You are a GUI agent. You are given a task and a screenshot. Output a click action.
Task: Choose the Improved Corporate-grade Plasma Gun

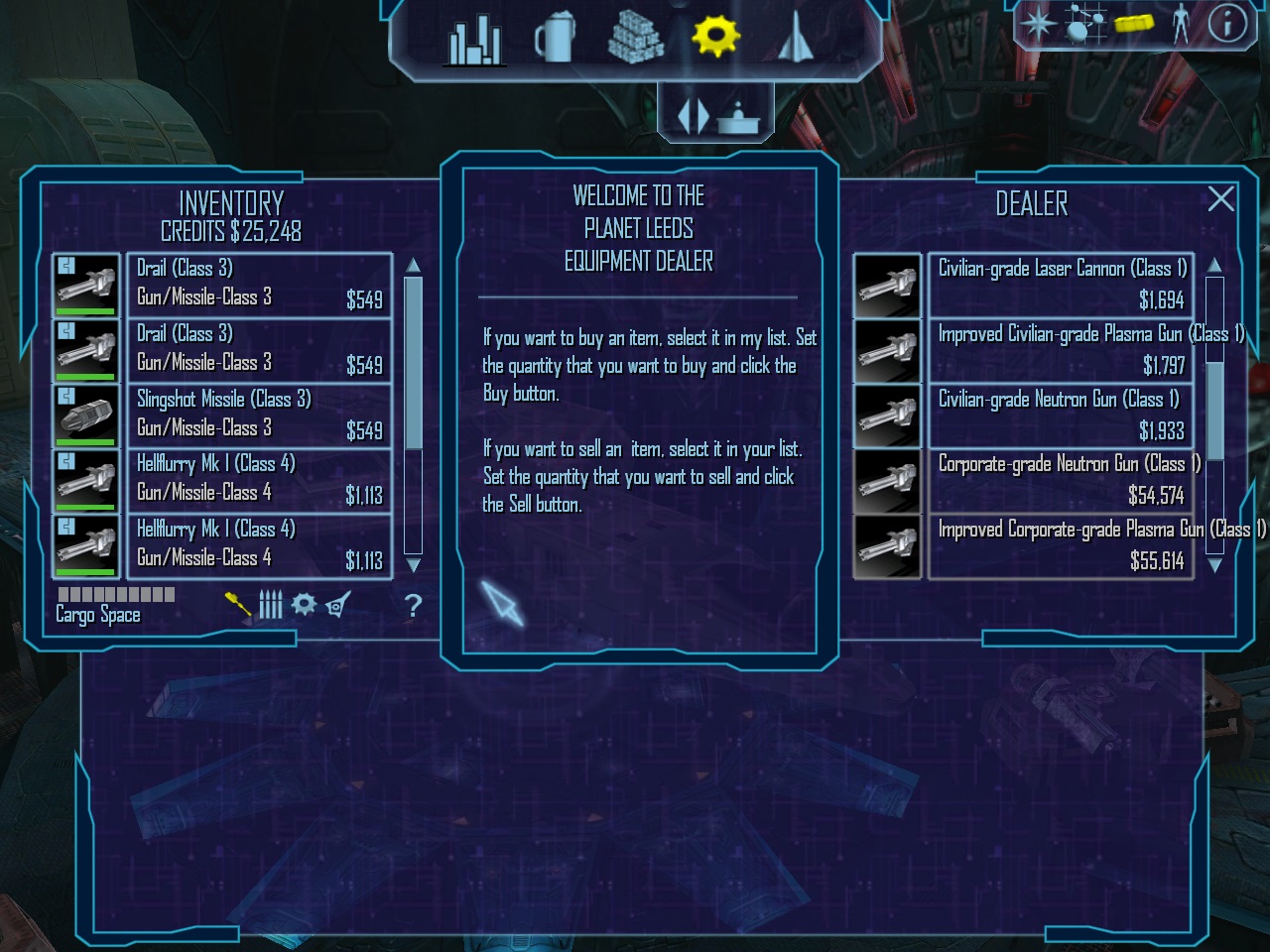[x=1060, y=545]
